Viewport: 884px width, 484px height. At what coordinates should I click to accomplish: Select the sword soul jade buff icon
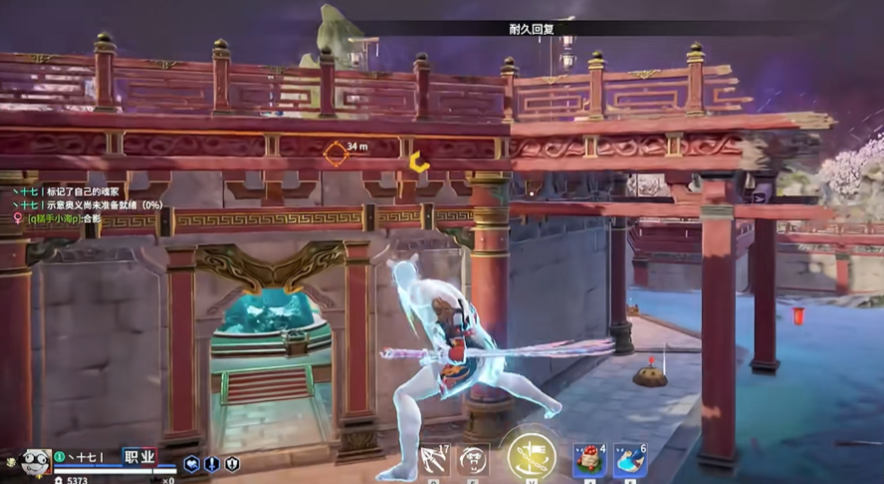(x=211, y=464)
